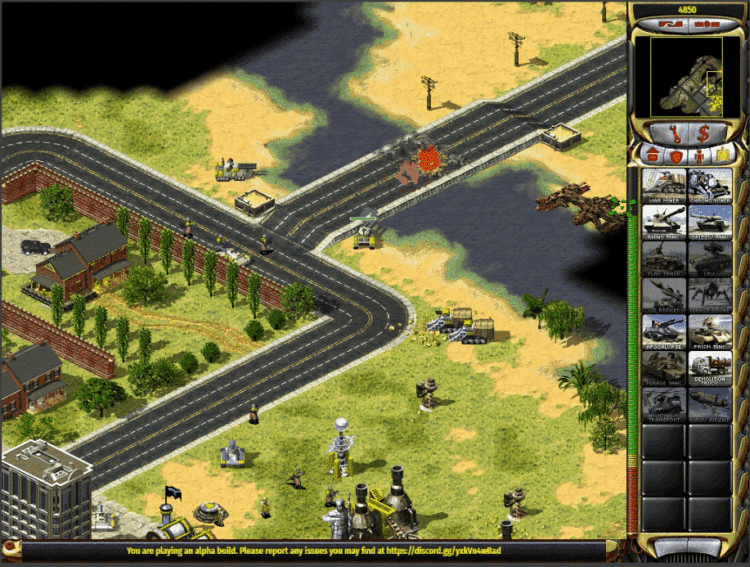The width and height of the screenshot is (750, 567).
Task: Build a Mirage Tank
Action: (x=663, y=366)
